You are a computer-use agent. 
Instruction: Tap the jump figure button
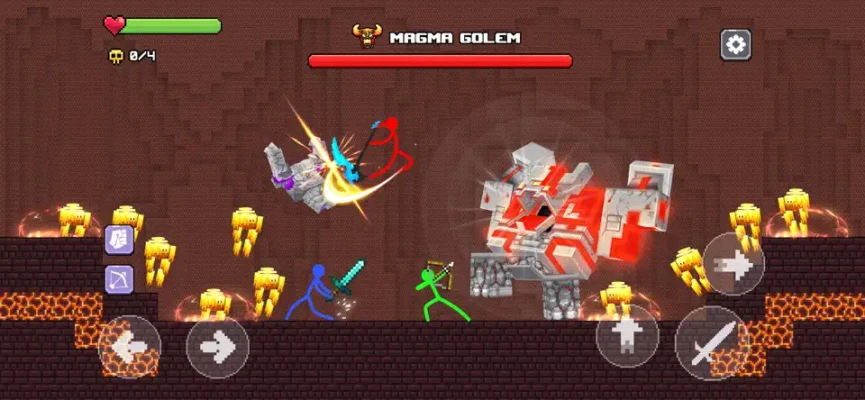click(x=627, y=335)
